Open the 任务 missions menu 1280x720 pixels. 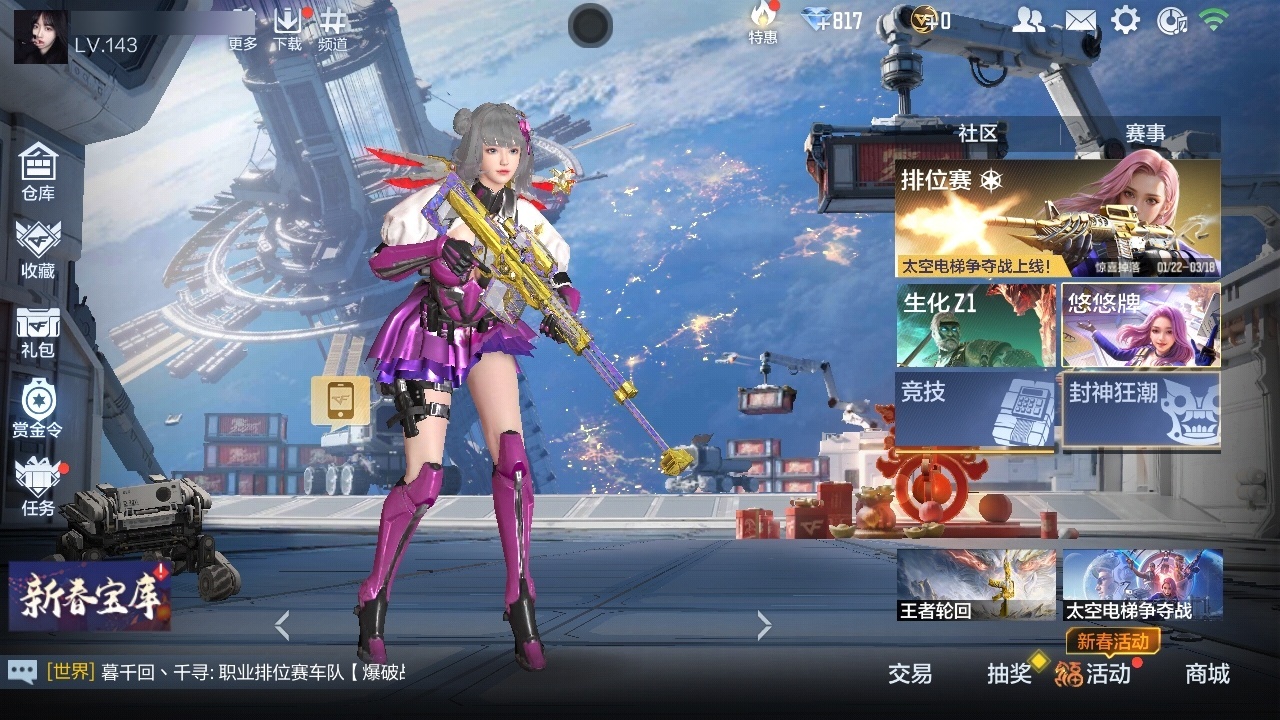pos(38,487)
